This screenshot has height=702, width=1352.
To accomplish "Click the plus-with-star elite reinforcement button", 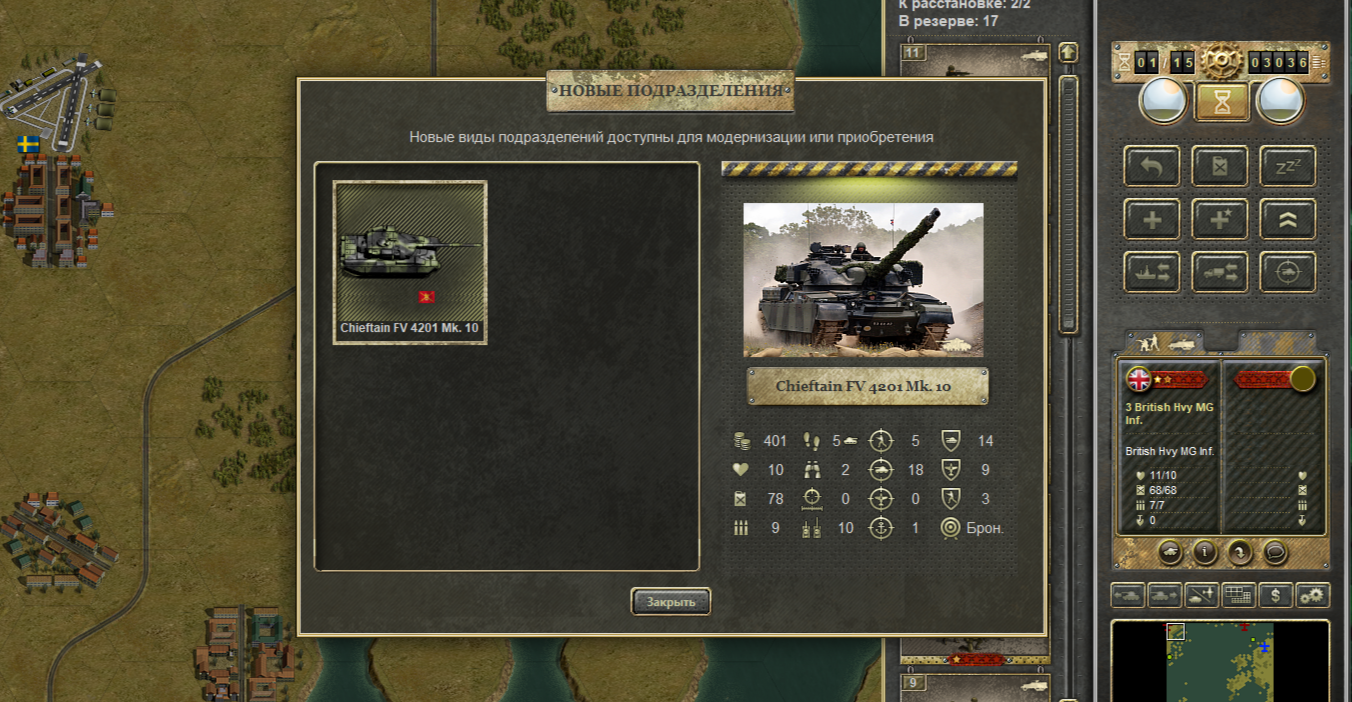I will [1220, 219].
